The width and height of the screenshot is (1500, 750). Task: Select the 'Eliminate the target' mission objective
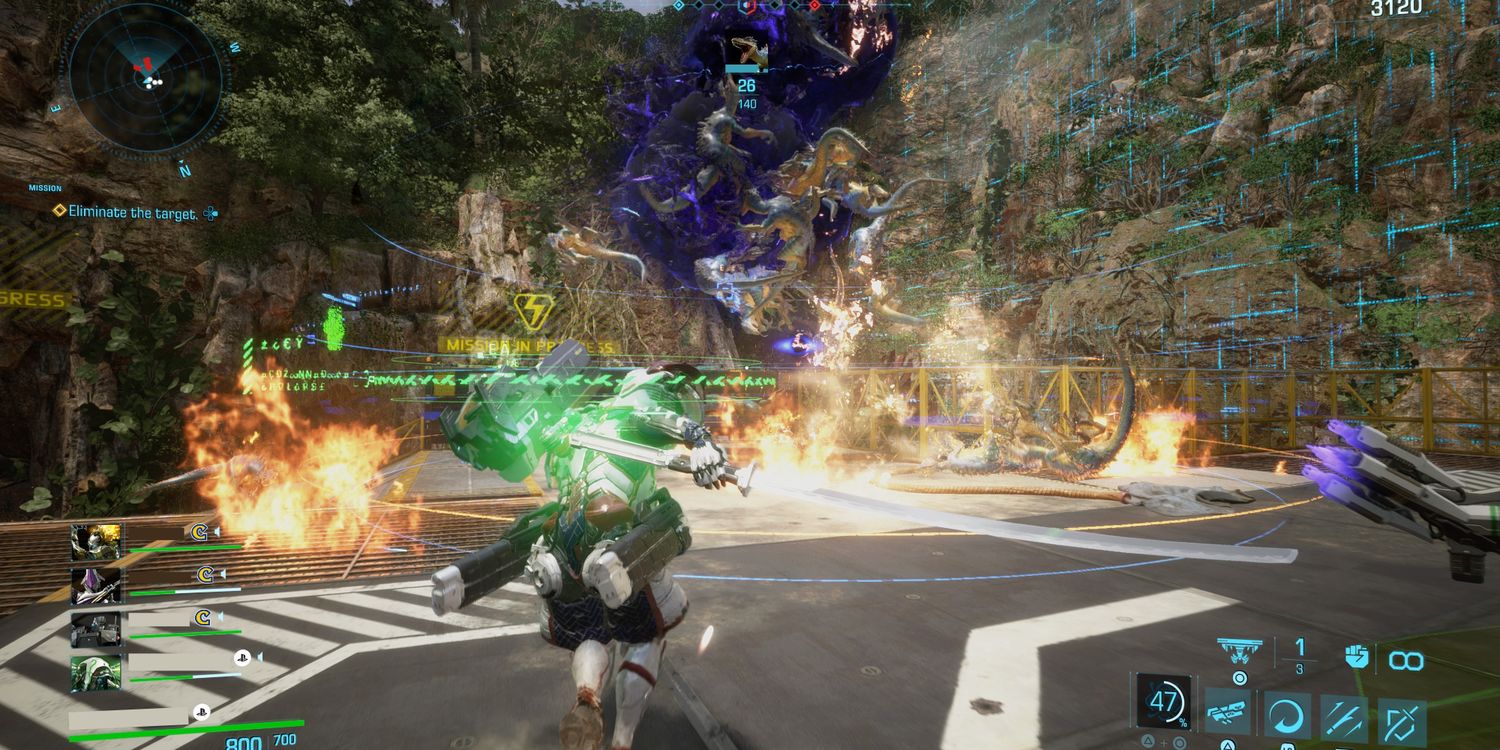133,213
